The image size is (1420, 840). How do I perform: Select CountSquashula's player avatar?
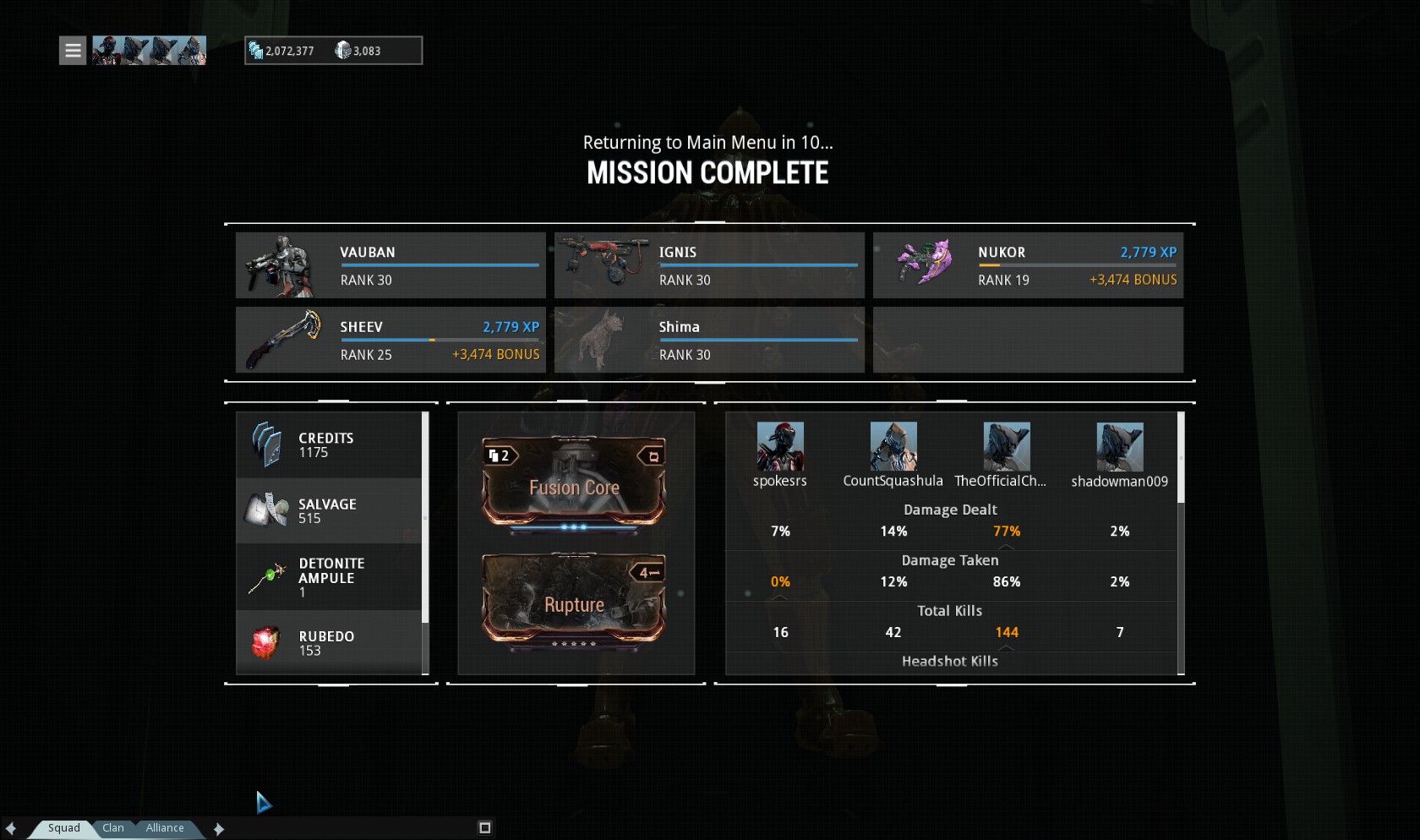(893, 446)
